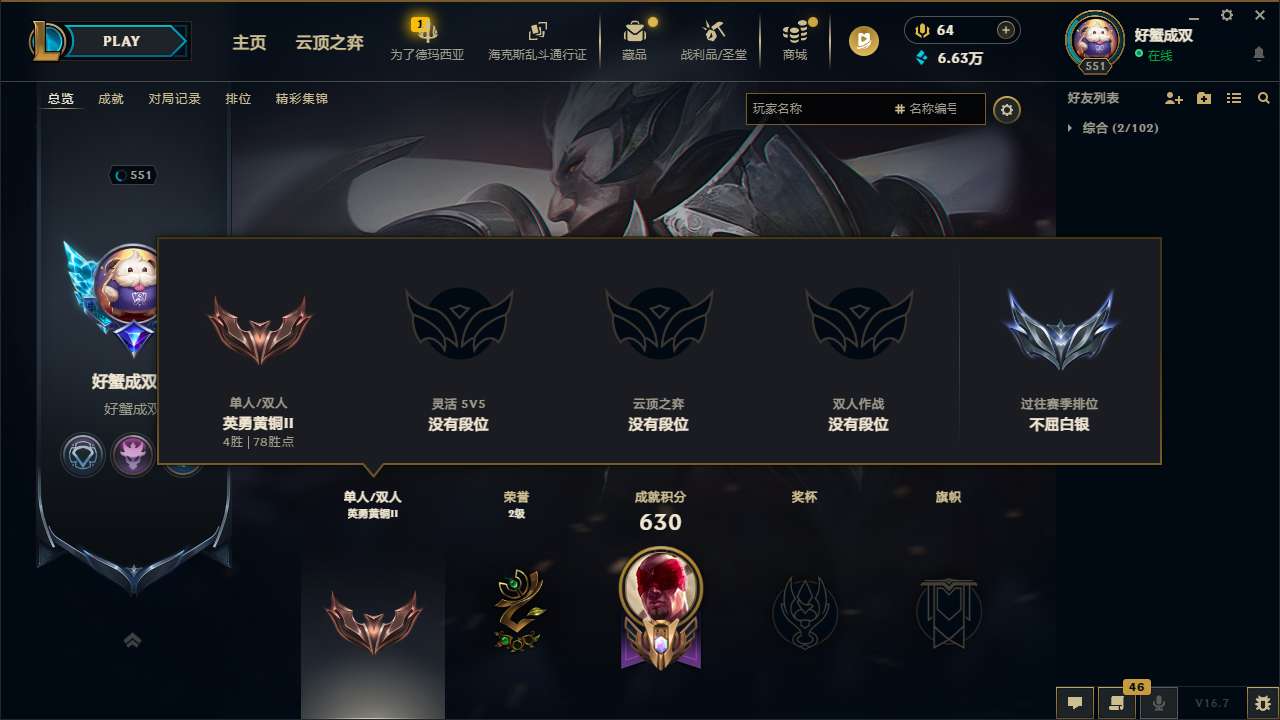The image size is (1280, 720).
Task: Open the 藏品 collection page
Action: click(x=637, y=40)
